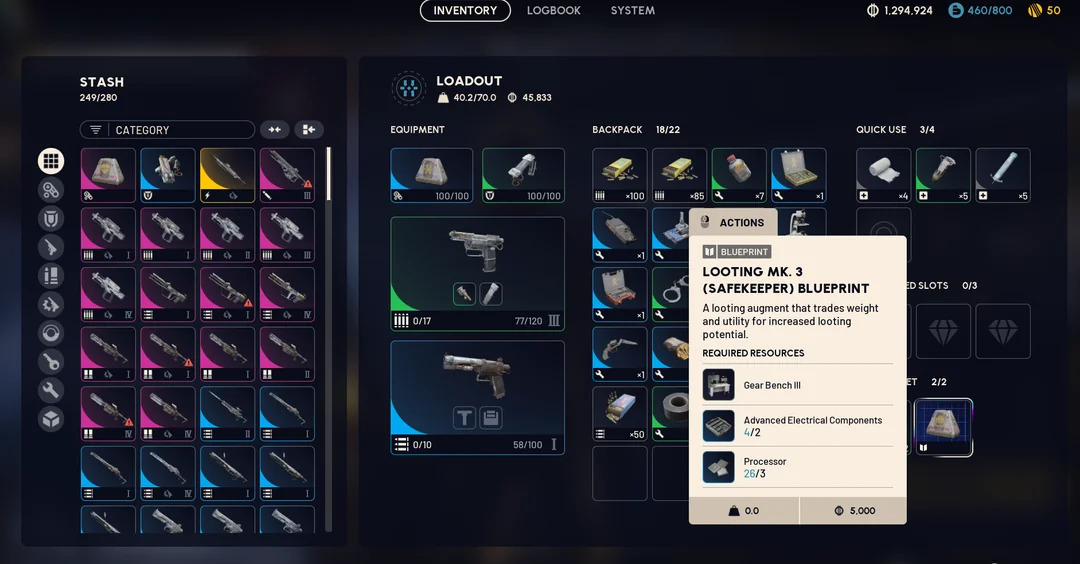
Task: Filter stash by key items
Action: tap(51, 362)
